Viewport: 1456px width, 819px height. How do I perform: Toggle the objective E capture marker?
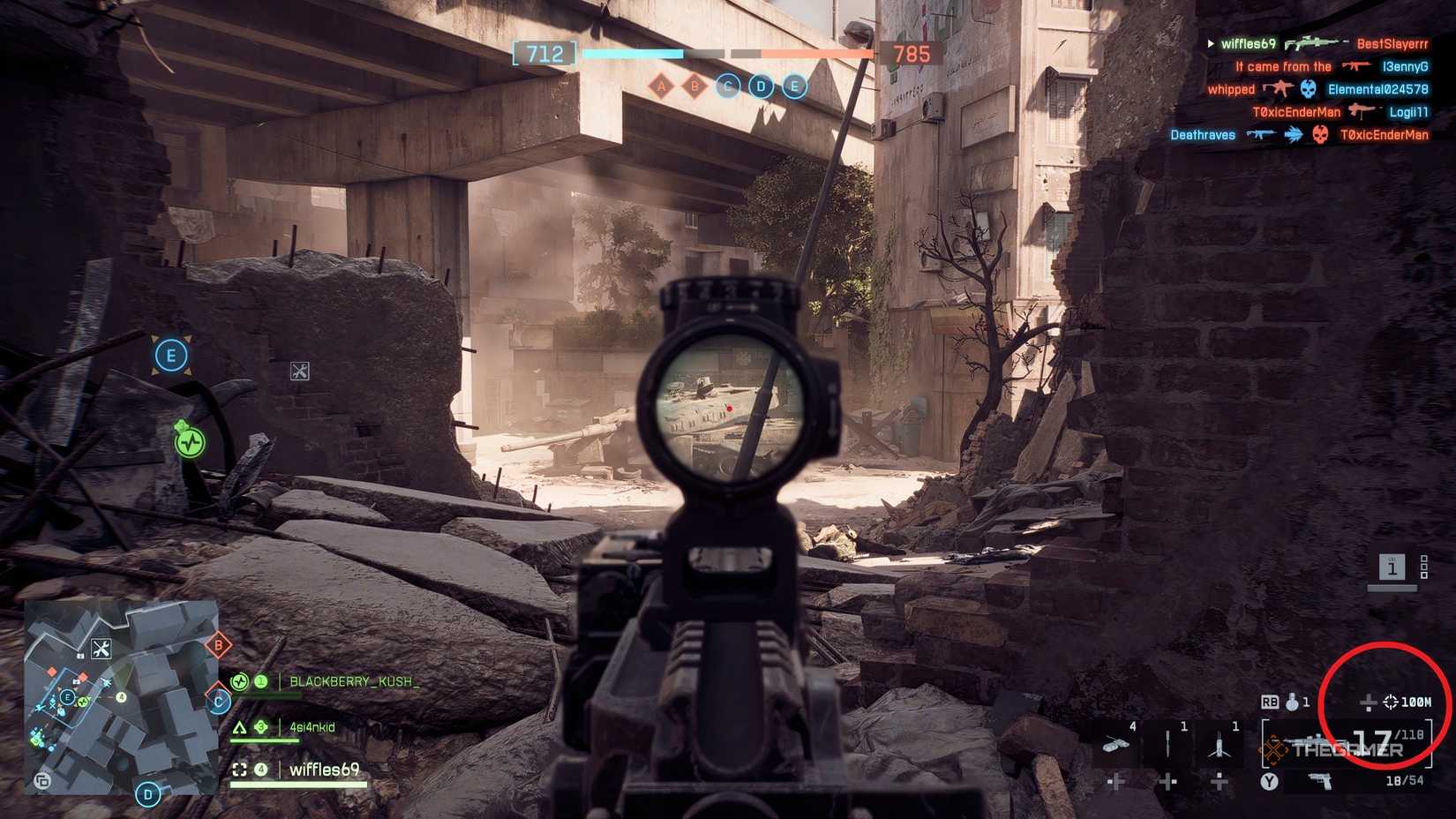point(172,354)
